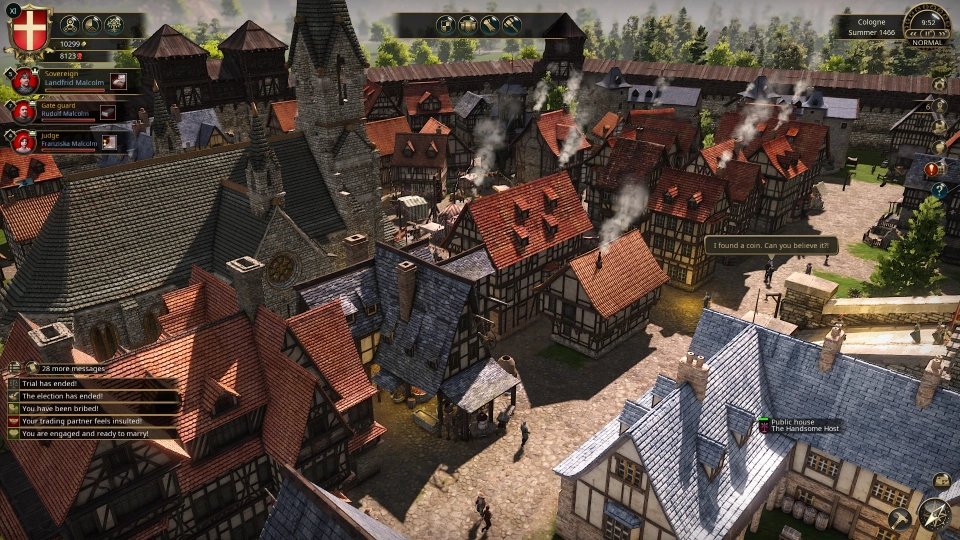This screenshot has width=960, height=540.
Task: Click the red exclamation alert icon
Action: coord(931,169)
